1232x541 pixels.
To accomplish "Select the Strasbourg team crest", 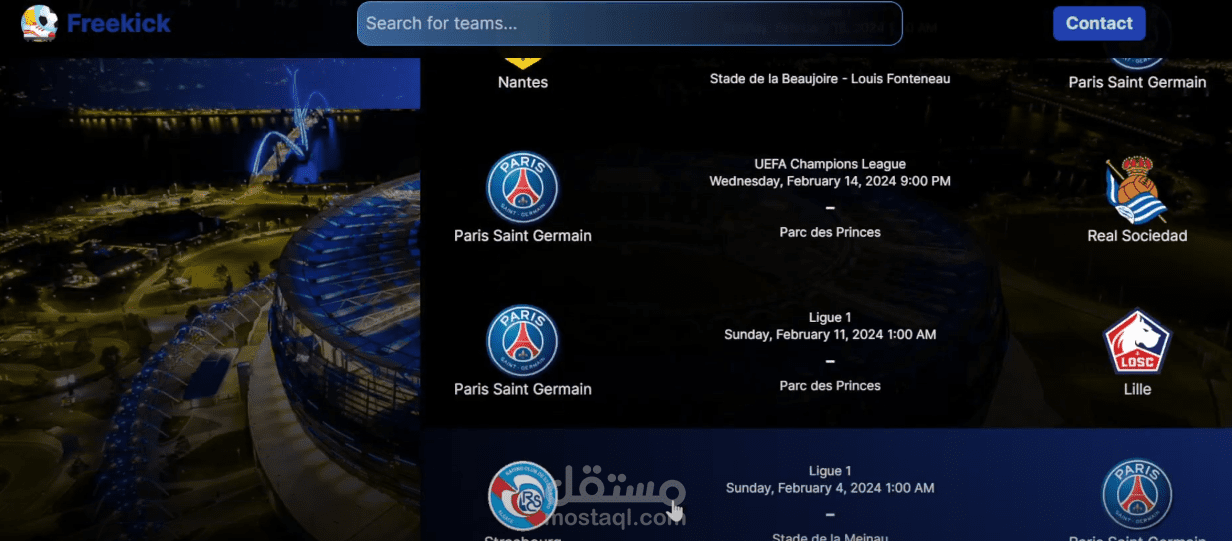I will 522,495.
